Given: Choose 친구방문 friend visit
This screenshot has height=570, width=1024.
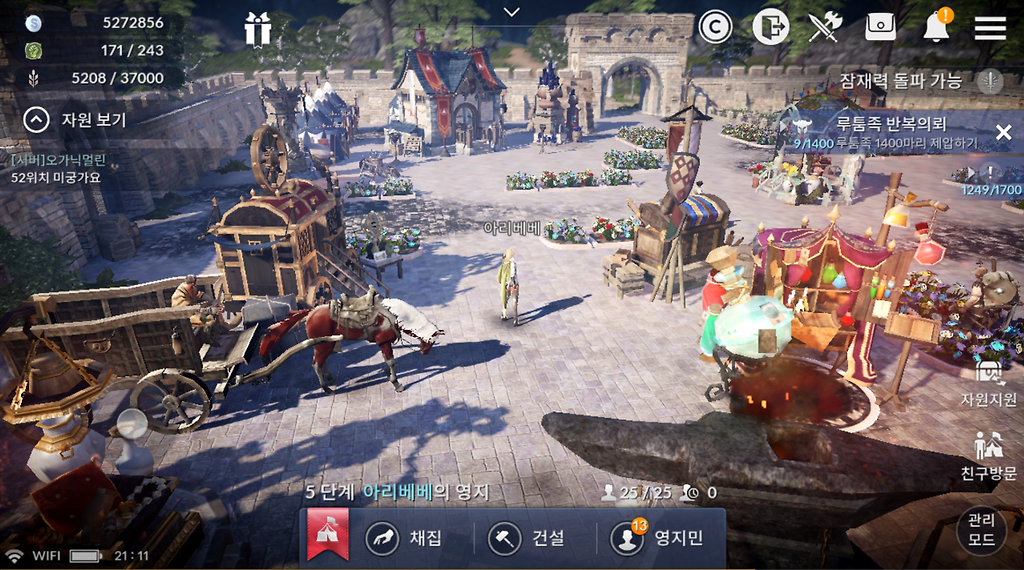Looking at the screenshot, I should 988,455.
